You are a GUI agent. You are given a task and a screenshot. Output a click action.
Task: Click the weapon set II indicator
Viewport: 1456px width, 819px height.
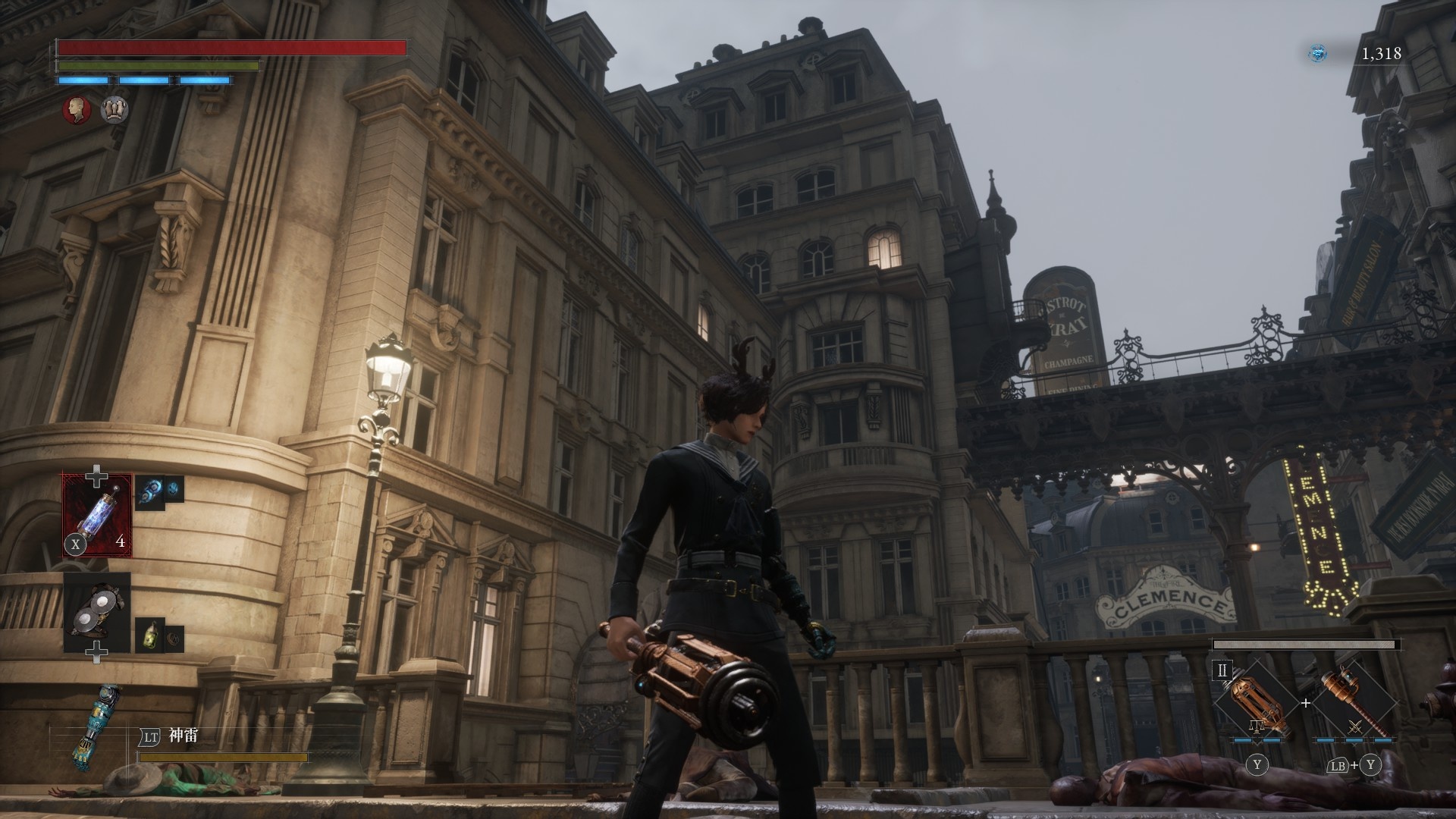[x=1222, y=670]
